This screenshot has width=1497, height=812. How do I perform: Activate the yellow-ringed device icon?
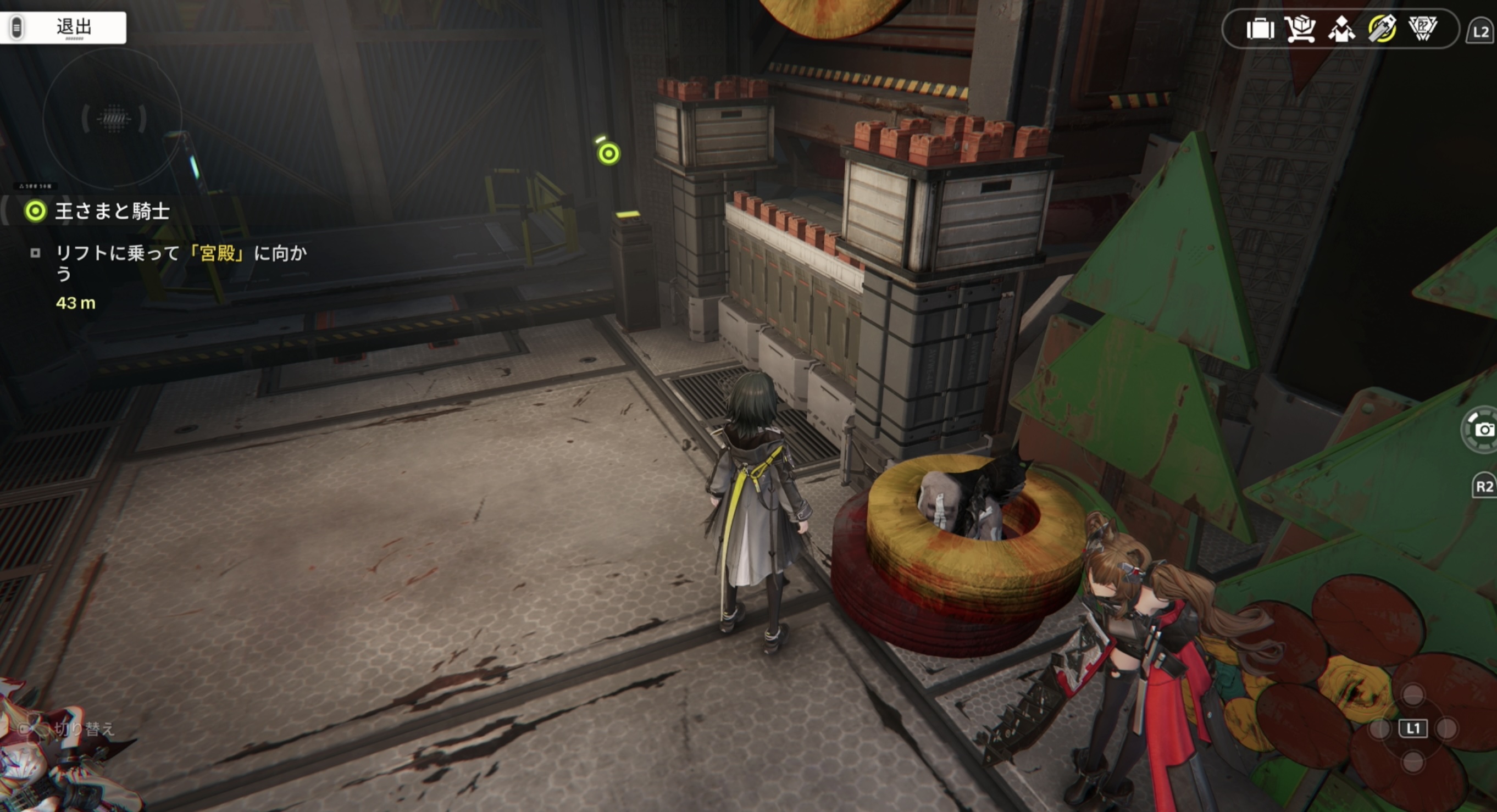(1382, 29)
